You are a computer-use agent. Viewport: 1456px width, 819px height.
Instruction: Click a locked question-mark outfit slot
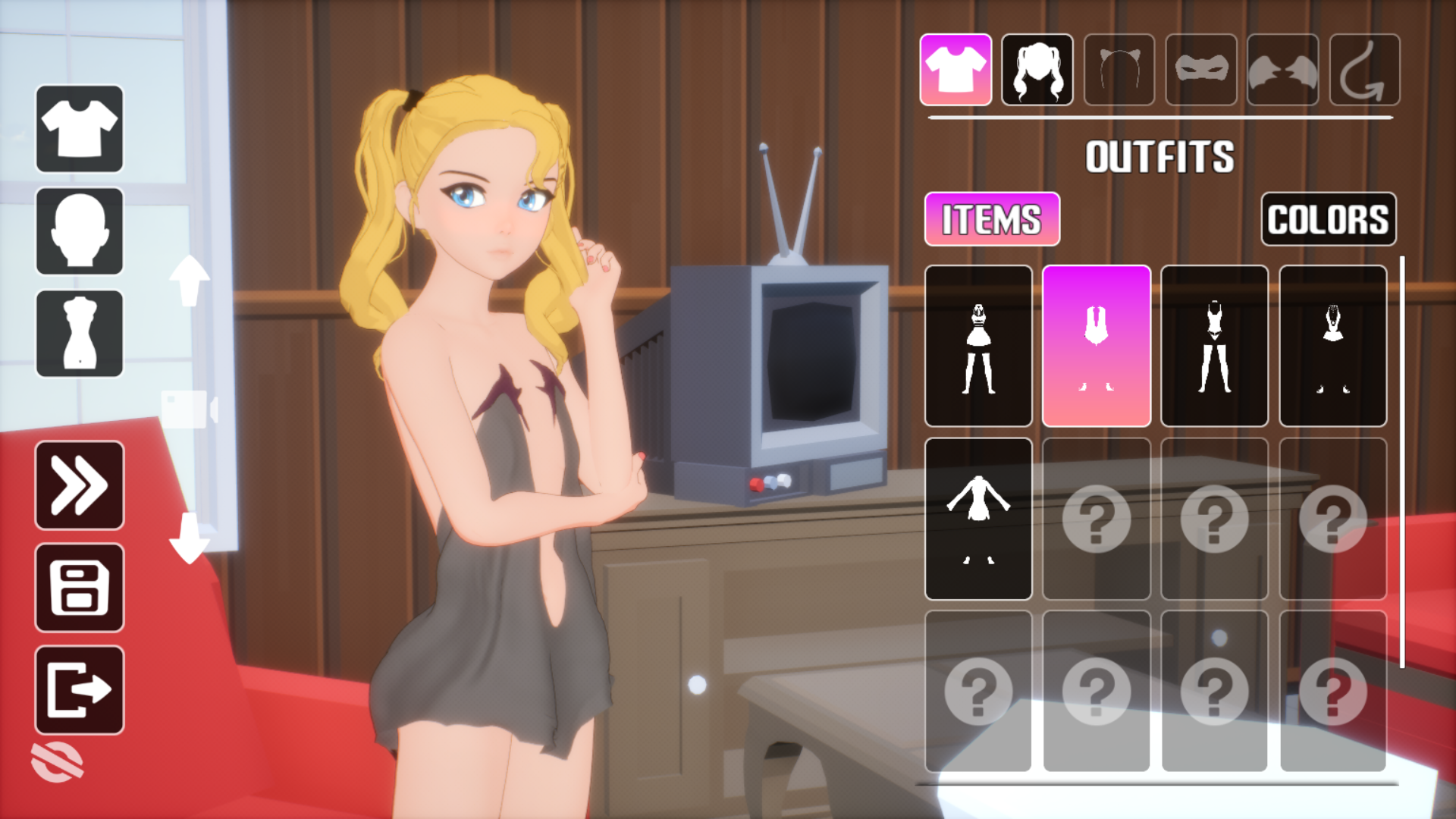tap(1096, 519)
